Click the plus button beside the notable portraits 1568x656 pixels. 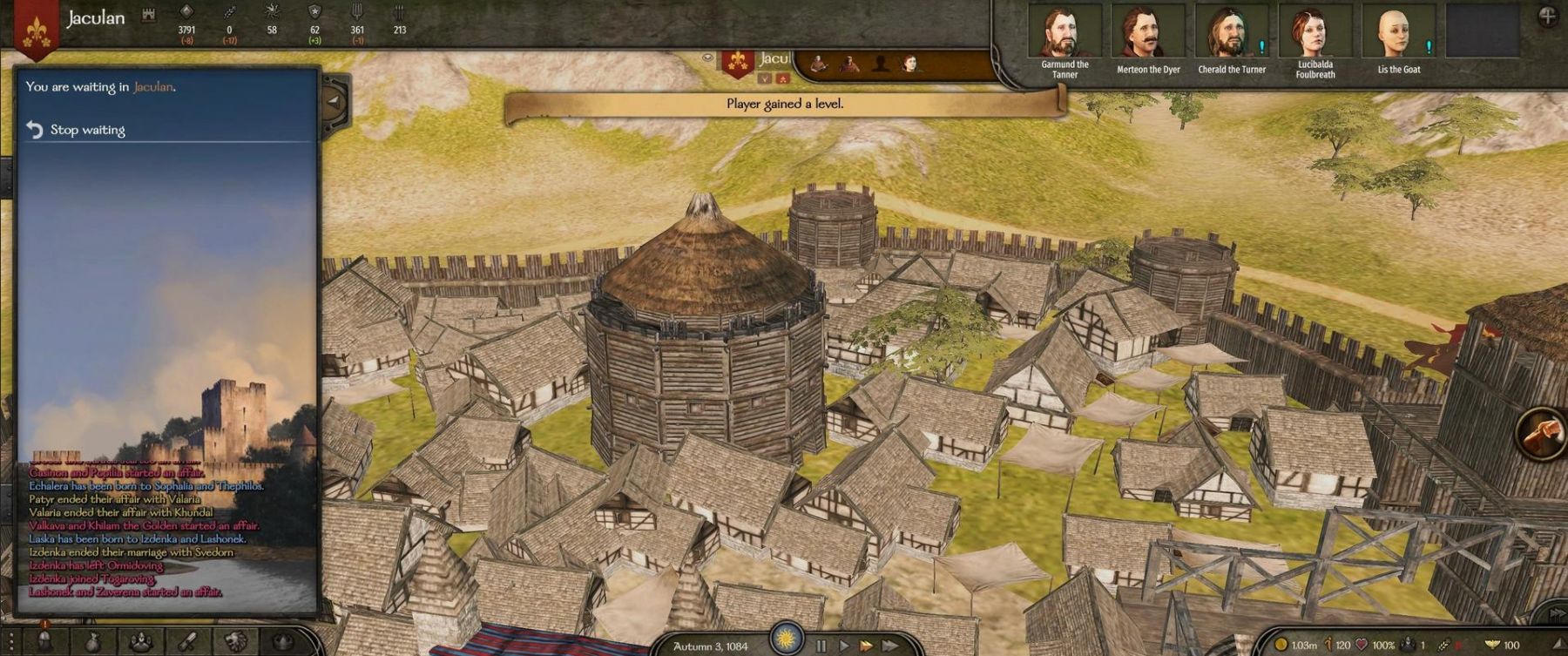[1547, 17]
